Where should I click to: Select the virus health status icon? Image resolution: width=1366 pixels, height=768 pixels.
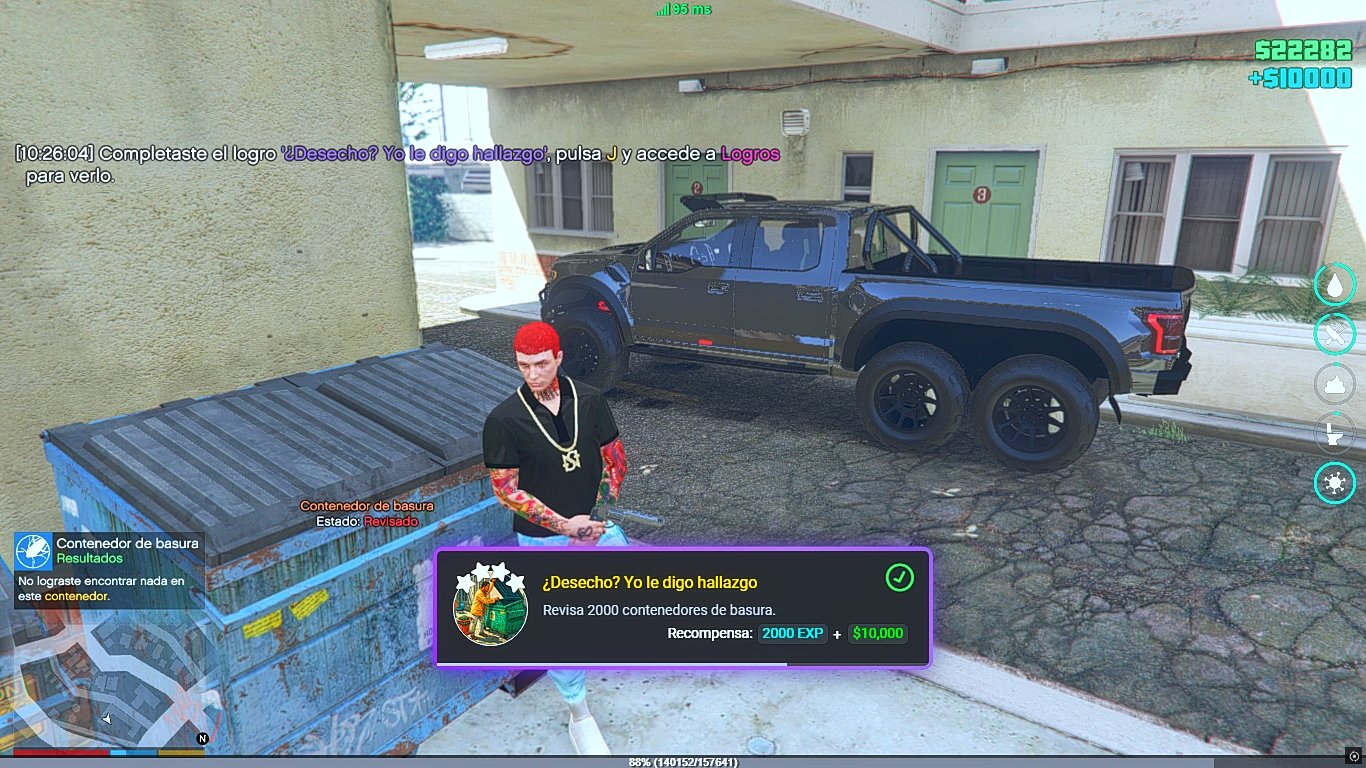click(x=1334, y=484)
